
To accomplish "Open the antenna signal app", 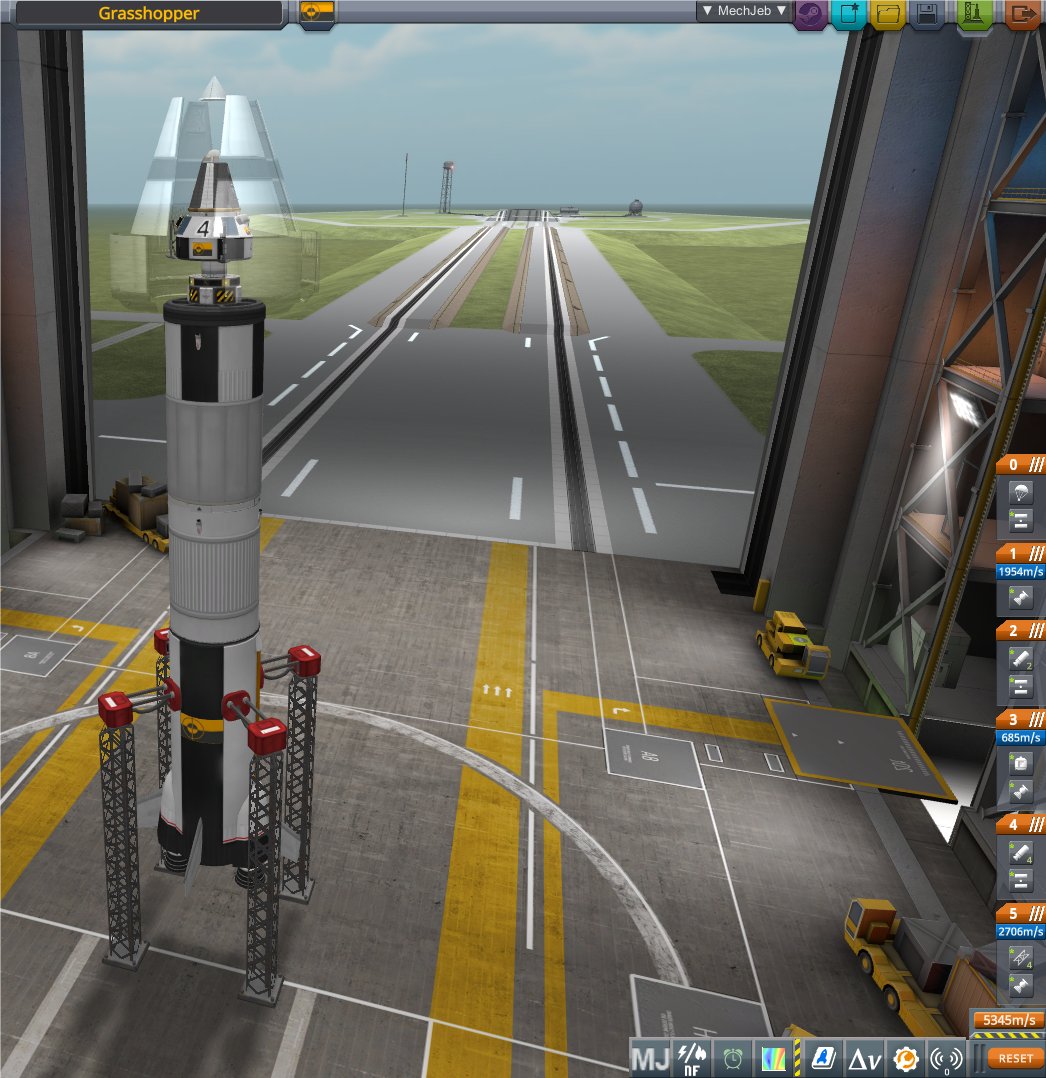I will pyautogui.click(x=945, y=1057).
